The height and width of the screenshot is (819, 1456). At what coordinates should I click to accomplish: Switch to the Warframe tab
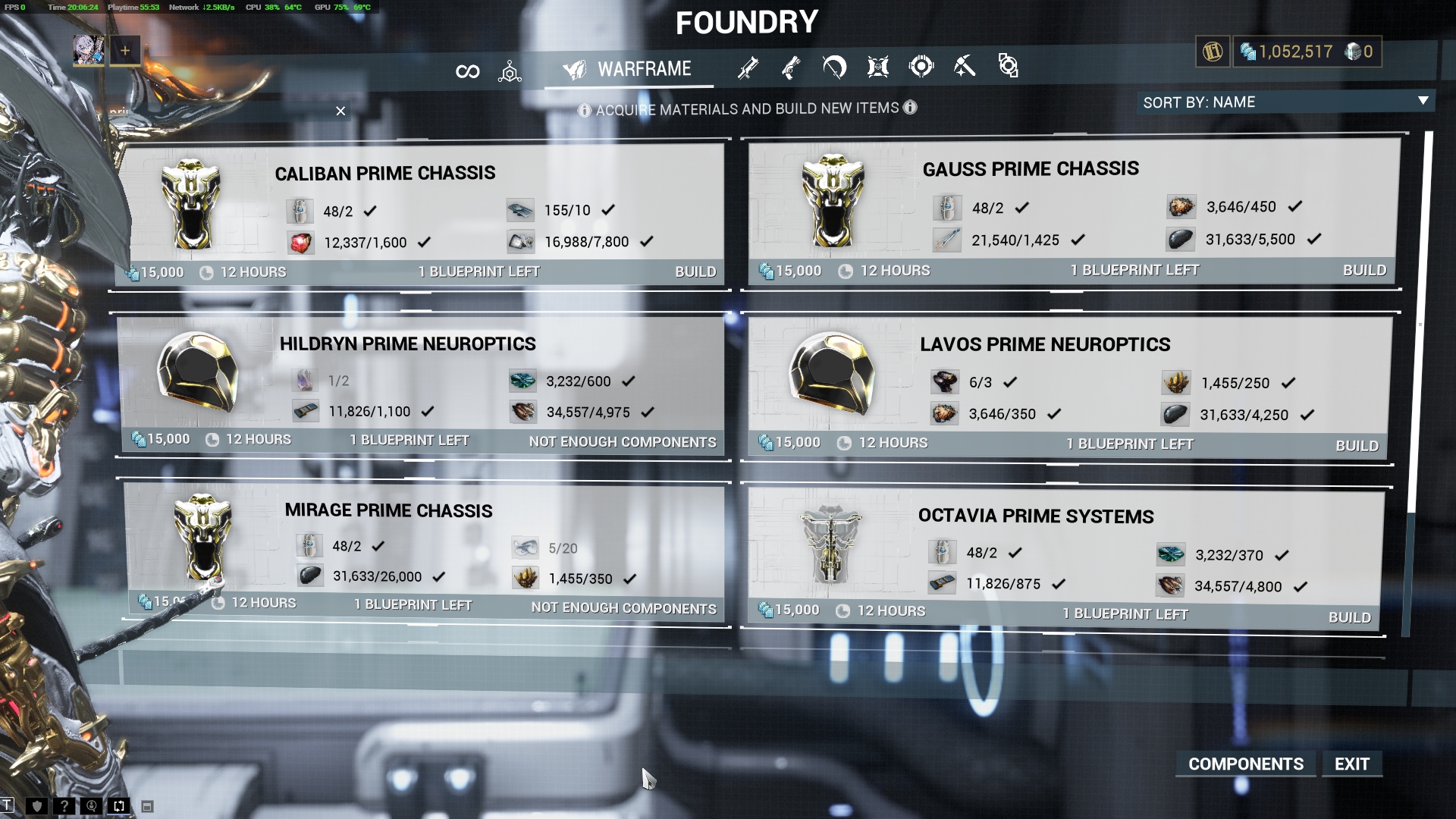click(x=628, y=70)
